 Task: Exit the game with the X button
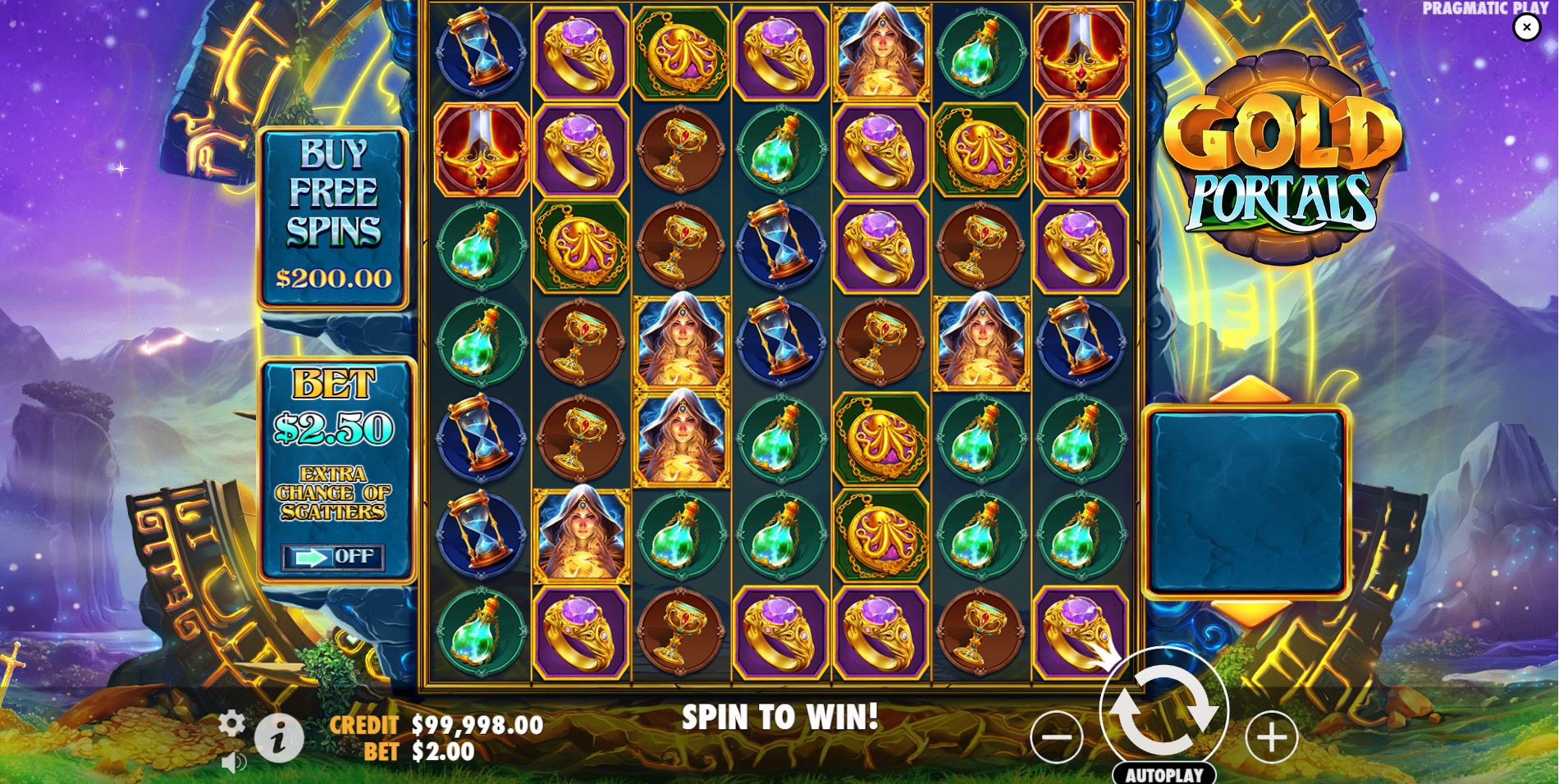[x=1528, y=26]
